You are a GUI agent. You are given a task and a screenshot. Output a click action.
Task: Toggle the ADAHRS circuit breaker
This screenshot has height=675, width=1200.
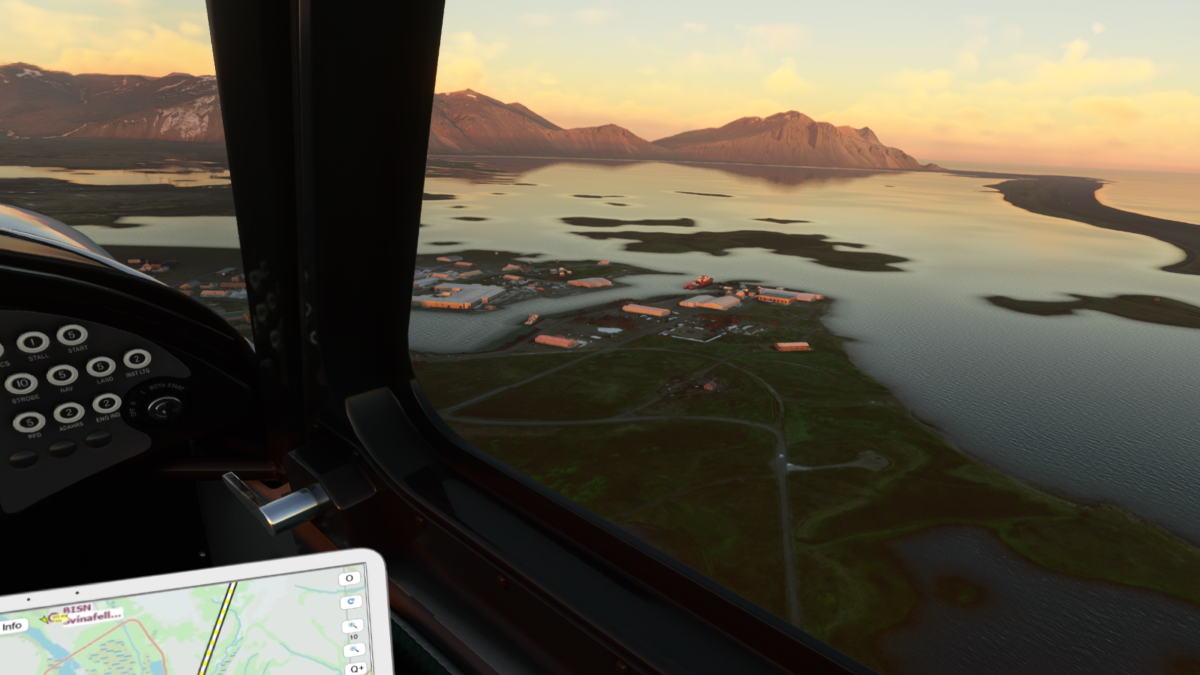69,413
